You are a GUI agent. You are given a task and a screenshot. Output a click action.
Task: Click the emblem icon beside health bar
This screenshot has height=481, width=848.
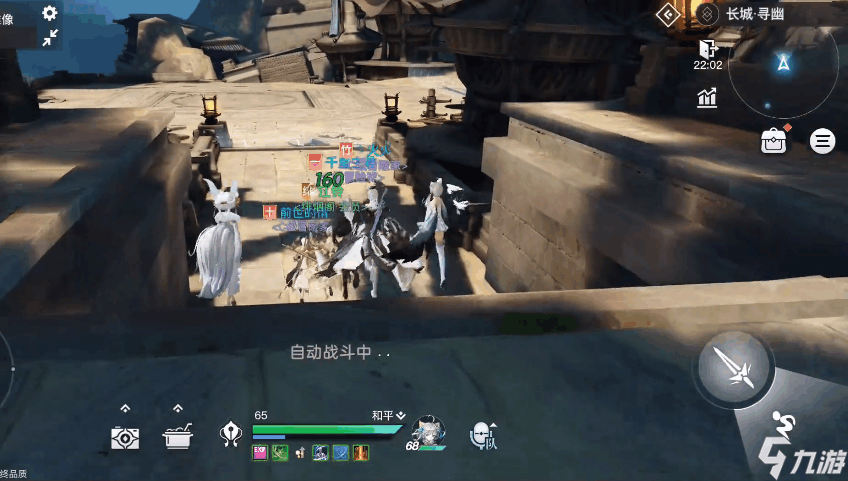231,434
